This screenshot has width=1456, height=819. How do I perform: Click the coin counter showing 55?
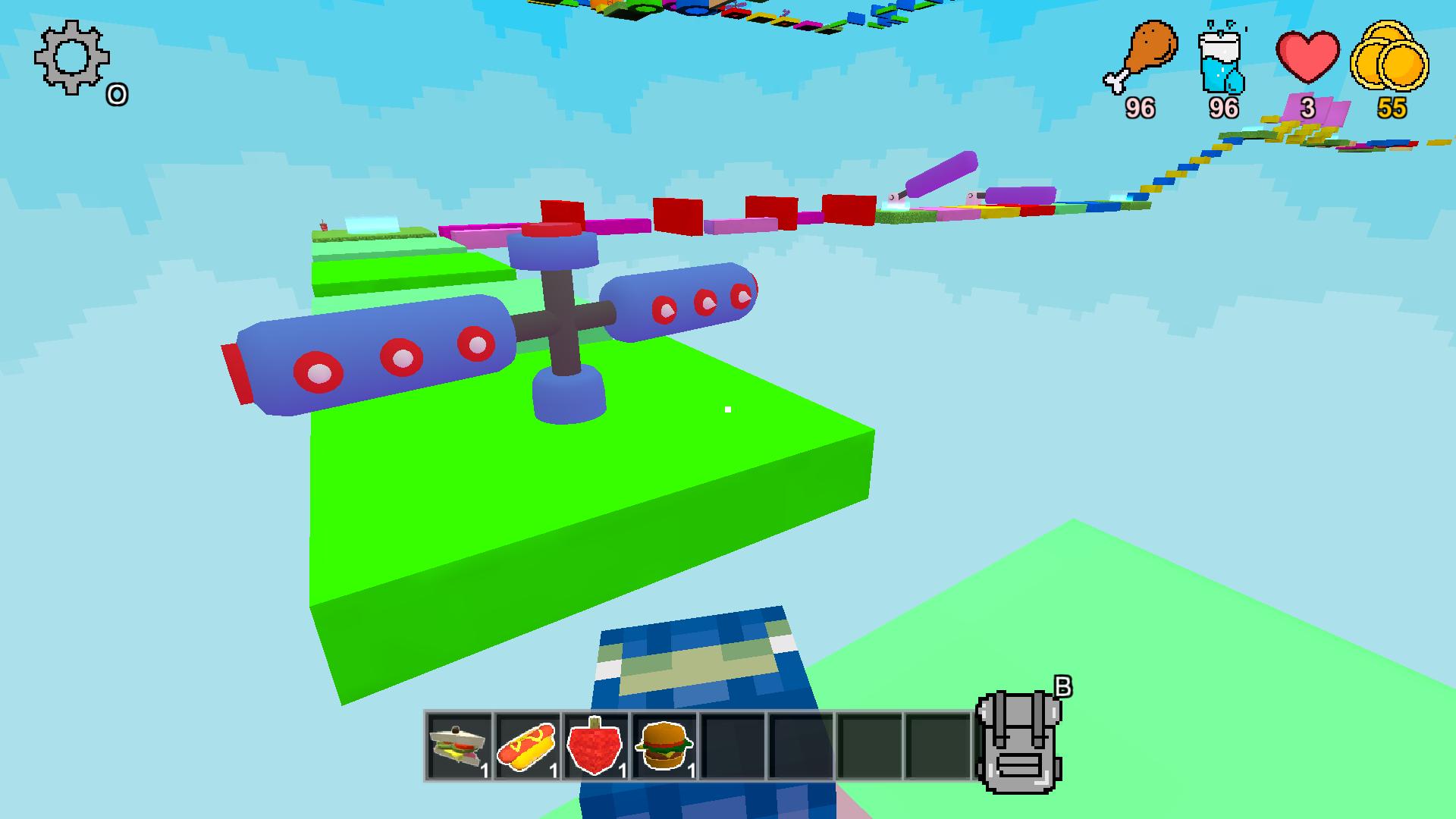click(1393, 109)
